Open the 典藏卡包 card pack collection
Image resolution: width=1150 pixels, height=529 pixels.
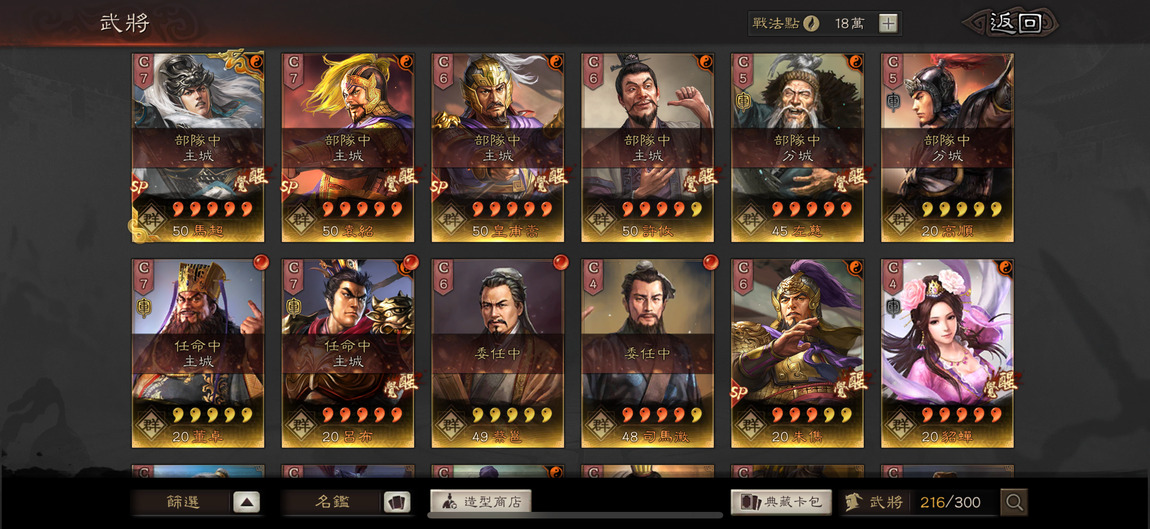[782, 502]
